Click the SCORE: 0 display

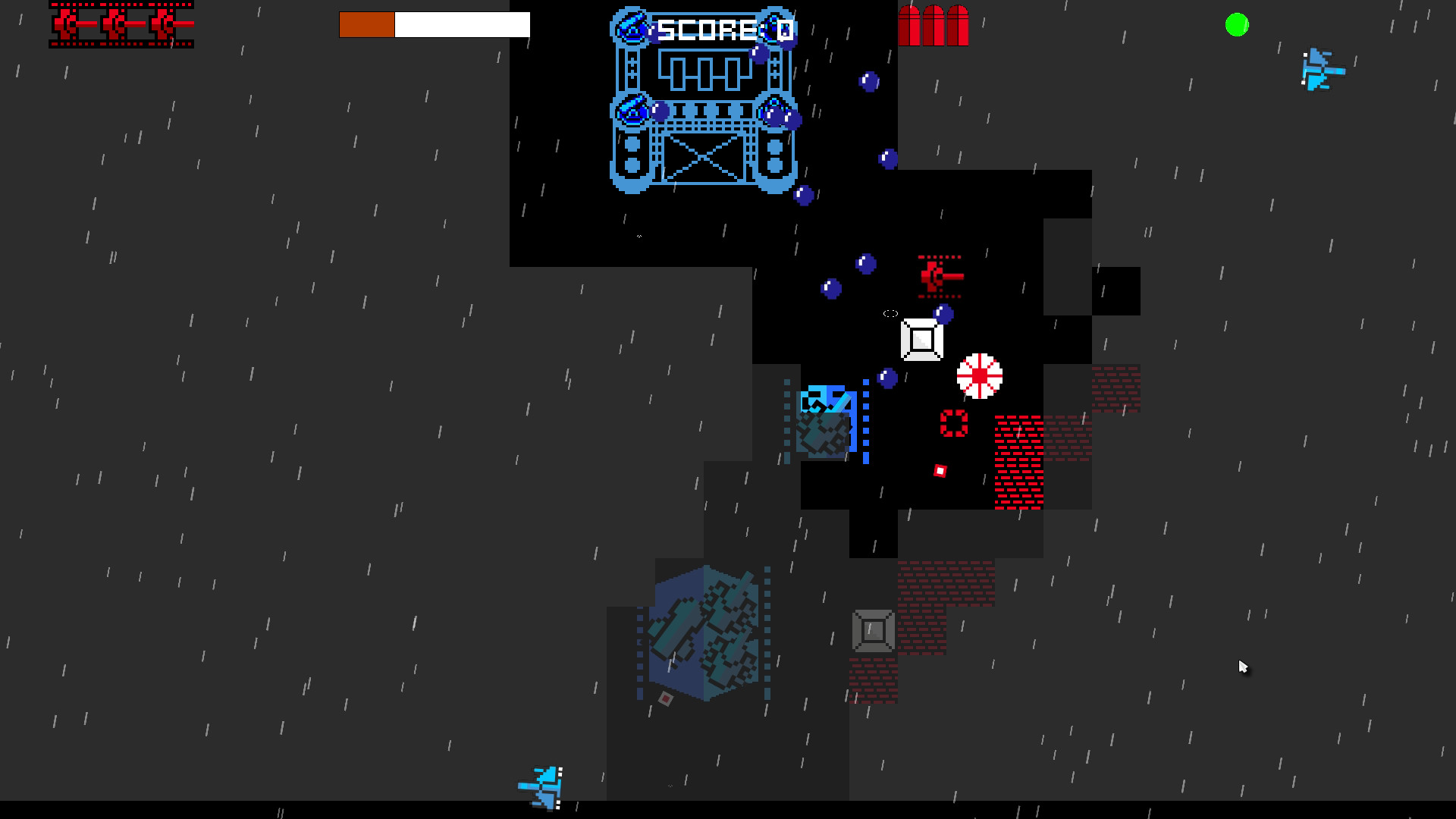coord(722,29)
